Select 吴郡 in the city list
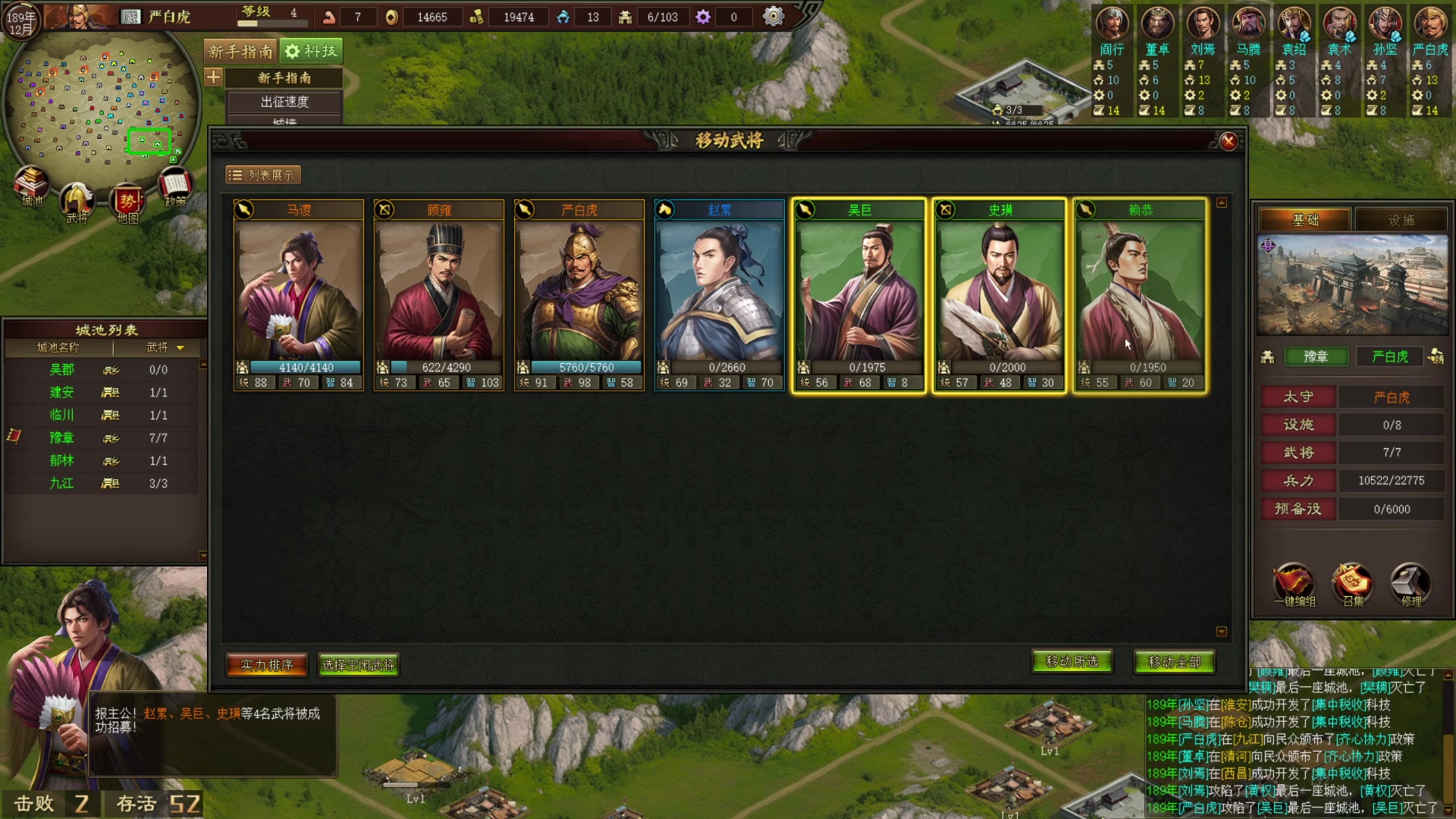The height and width of the screenshot is (819, 1456). point(62,369)
